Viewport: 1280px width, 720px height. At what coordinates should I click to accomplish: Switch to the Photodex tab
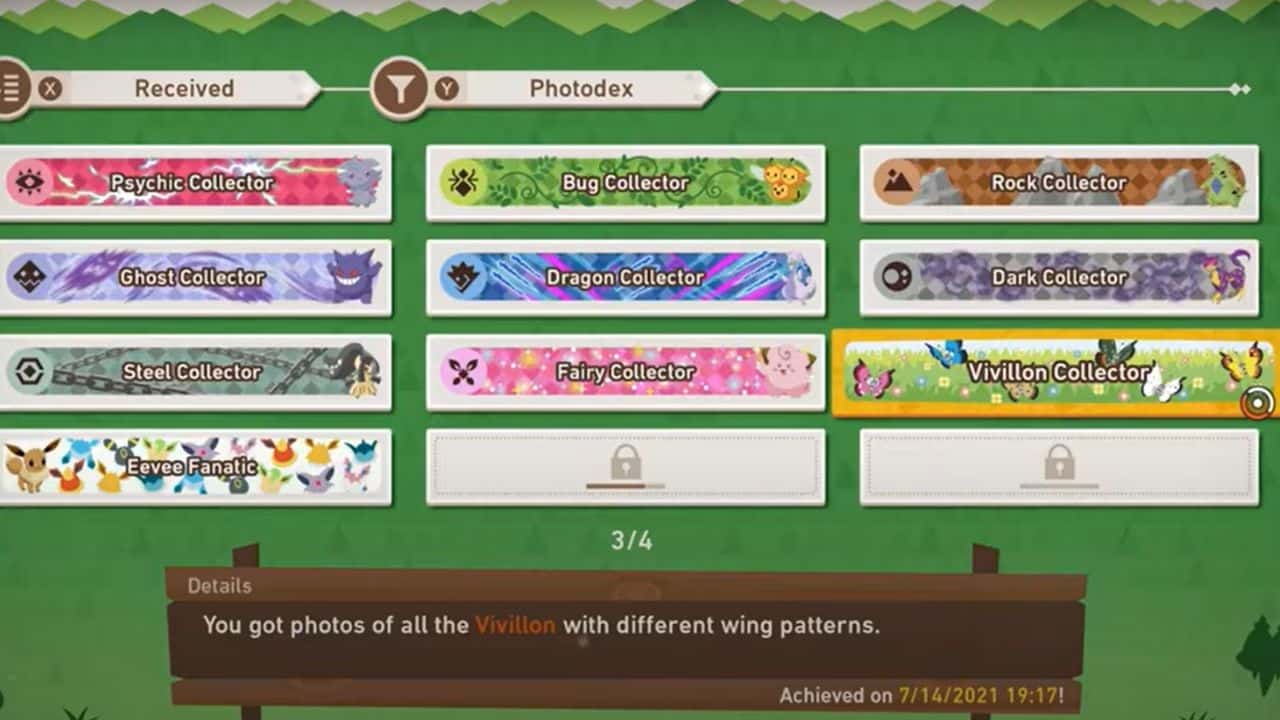point(583,88)
